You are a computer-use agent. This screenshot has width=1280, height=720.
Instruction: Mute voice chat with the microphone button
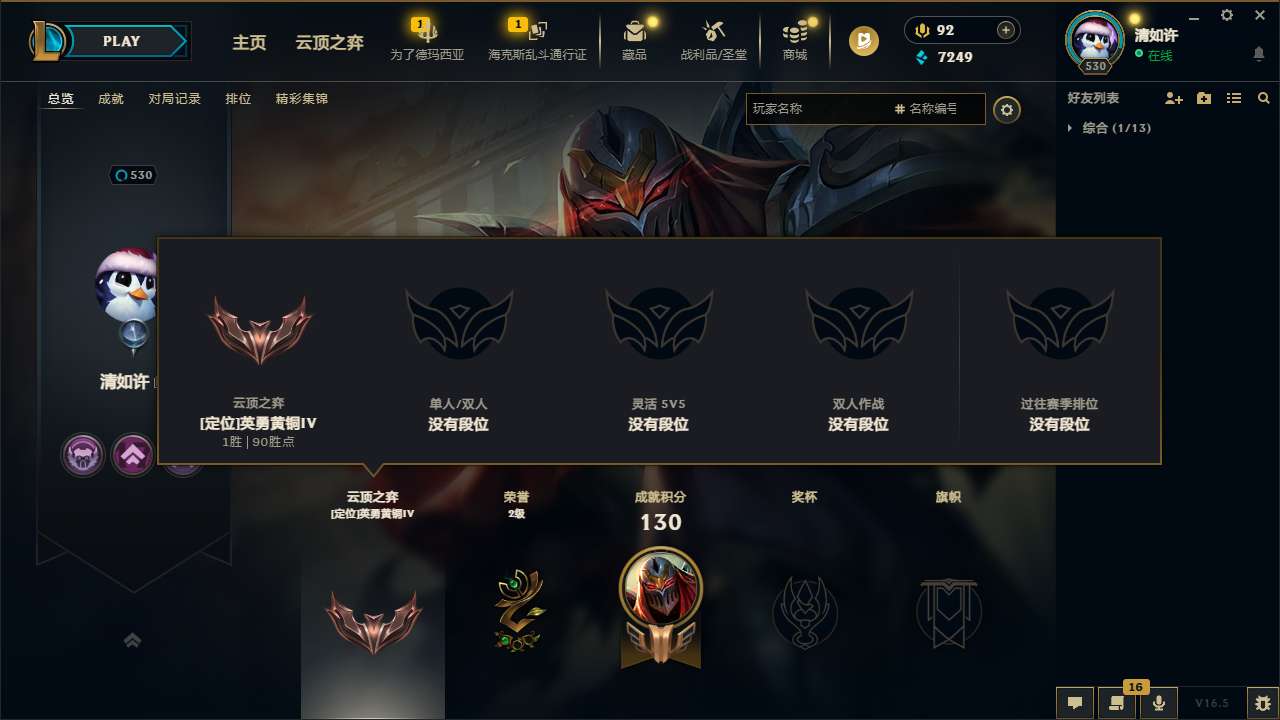pos(1159,703)
